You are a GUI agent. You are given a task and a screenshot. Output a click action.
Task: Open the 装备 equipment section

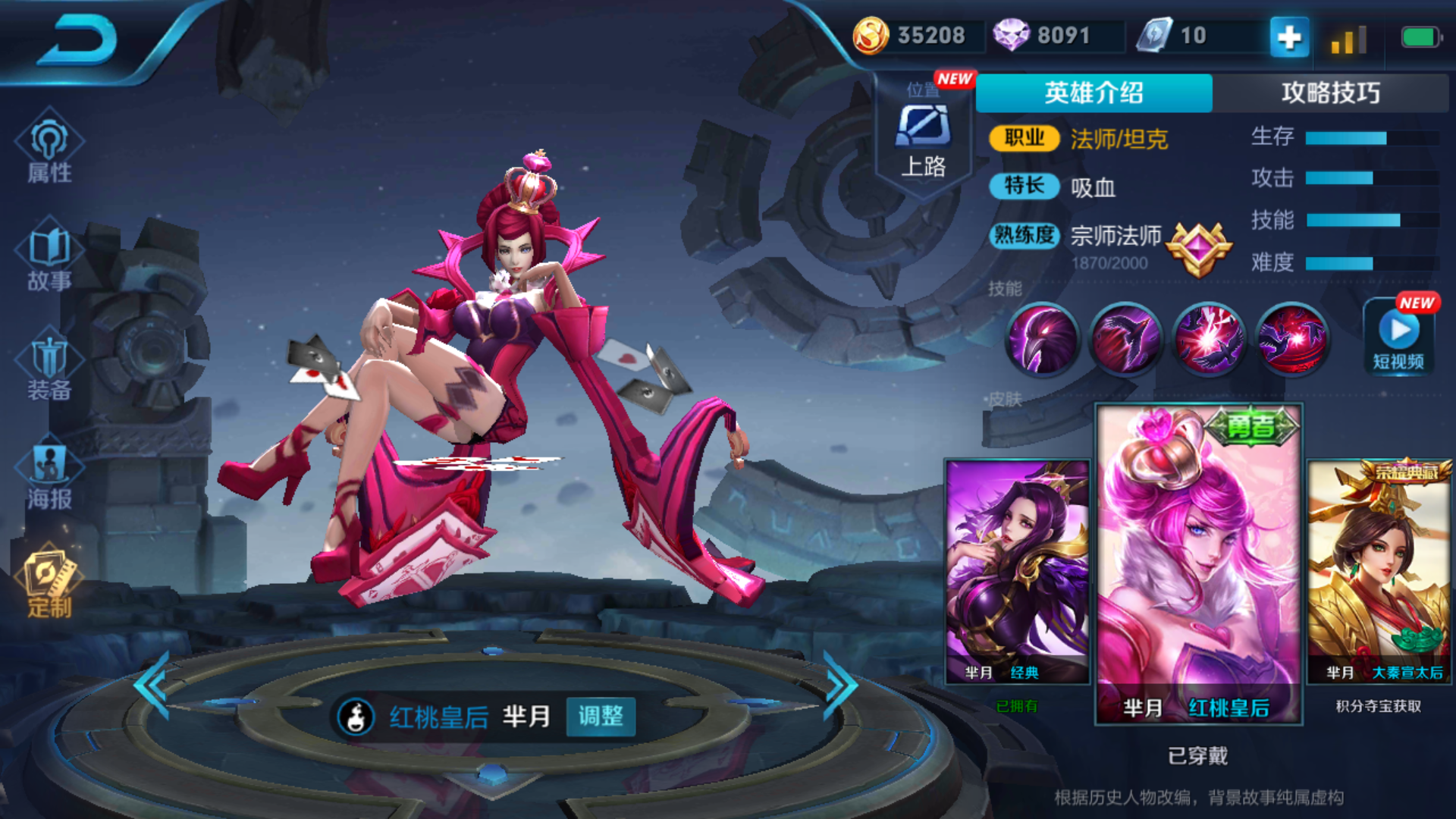49,368
